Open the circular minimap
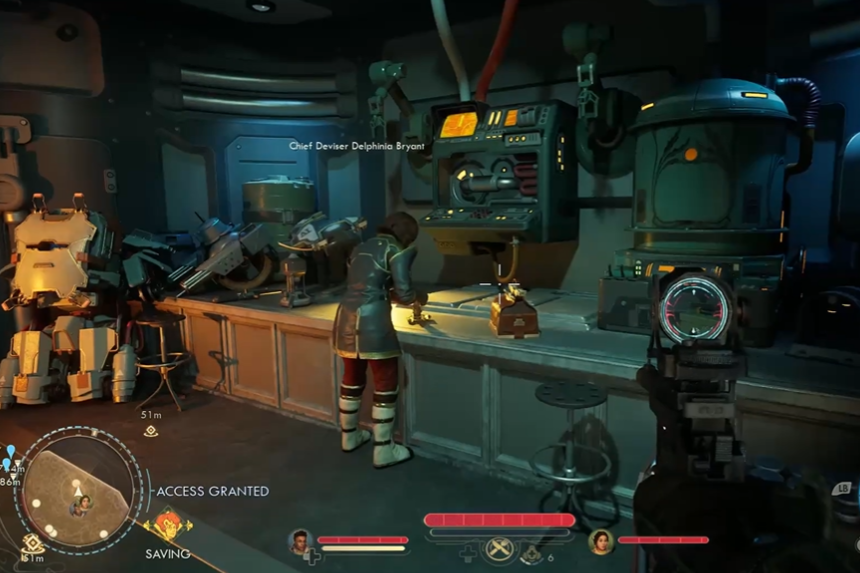Viewport: 860px width, 573px height. click(x=78, y=490)
